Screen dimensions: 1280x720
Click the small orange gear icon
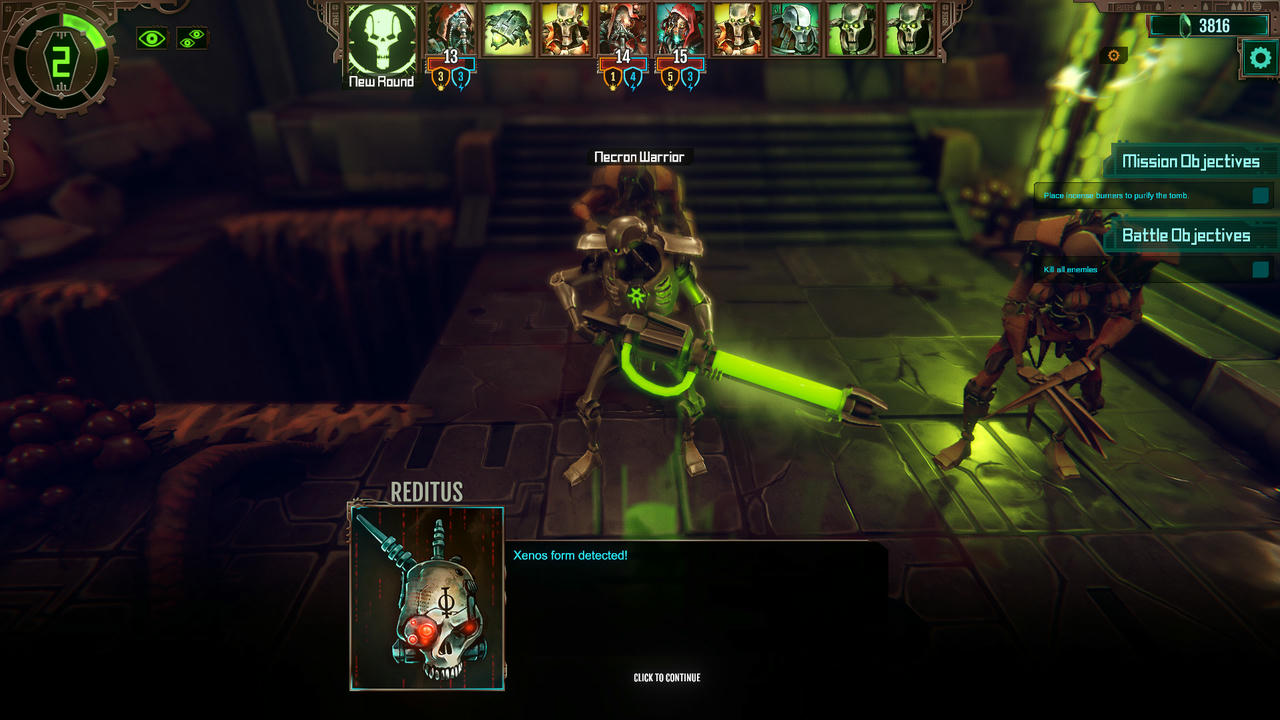coord(1113,55)
